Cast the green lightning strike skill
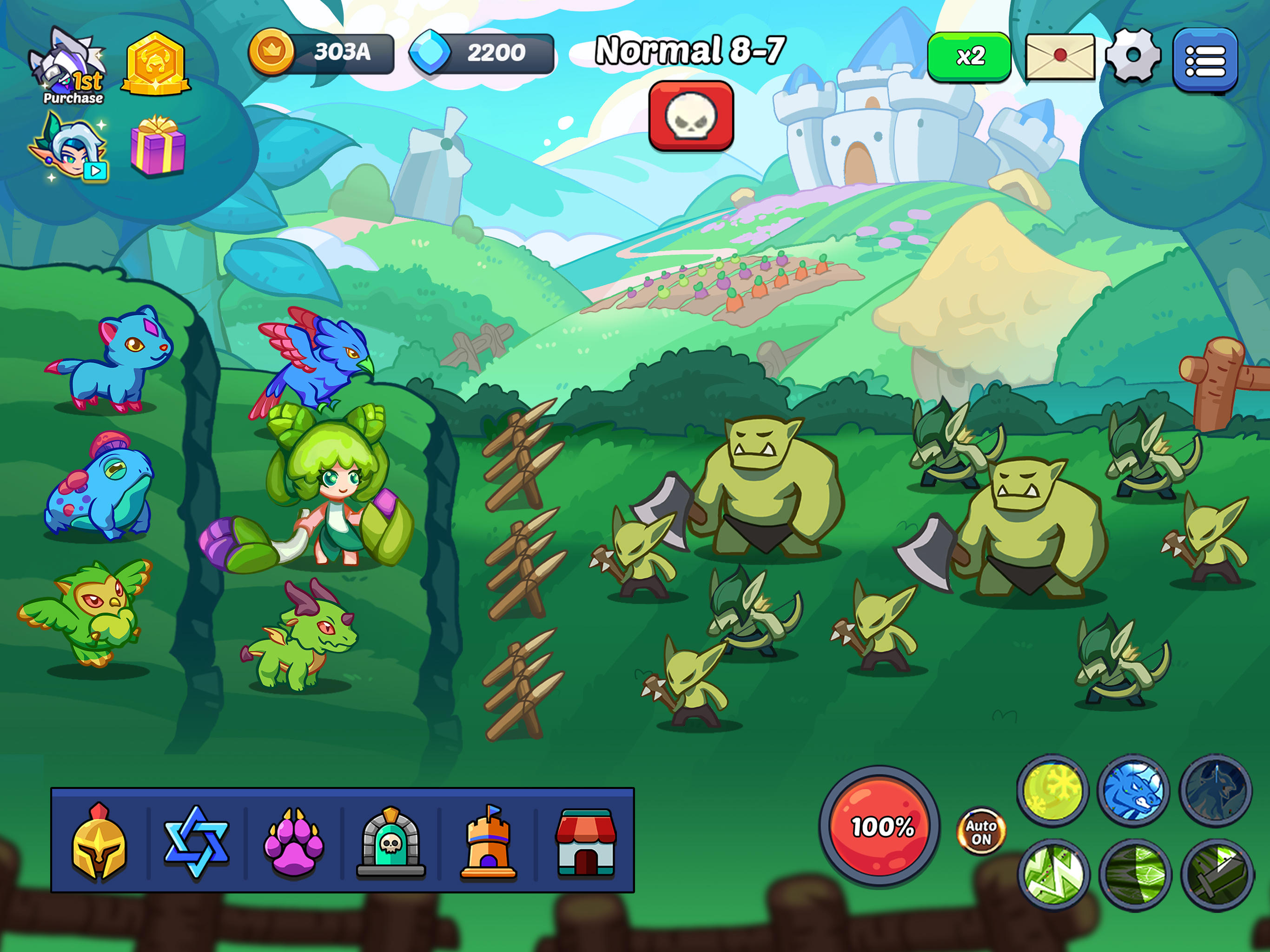This screenshot has width=1270, height=952. 1053,875
